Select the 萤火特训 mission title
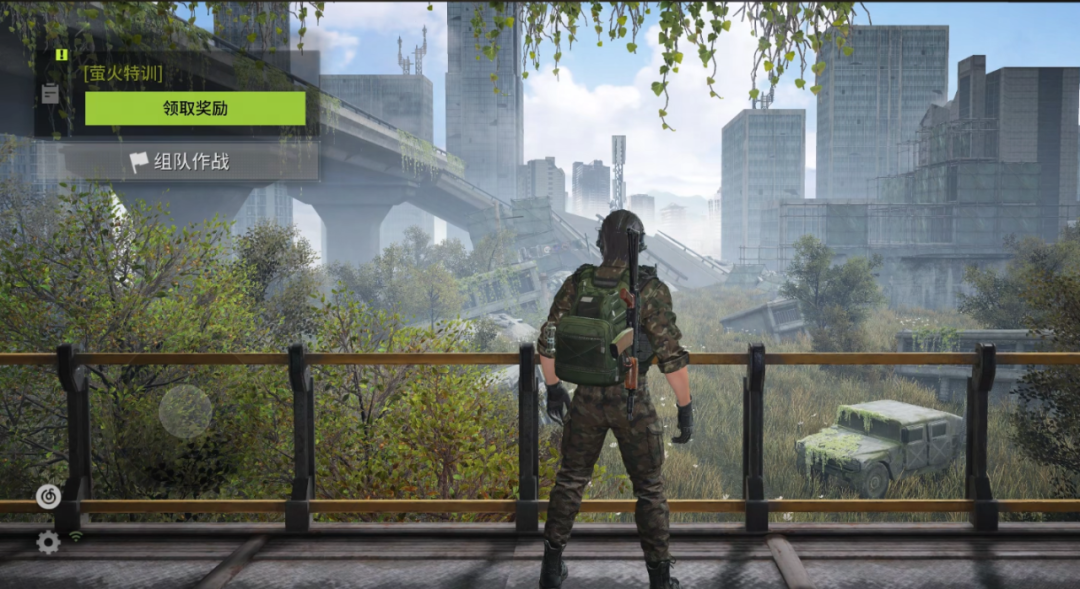 pos(123,73)
